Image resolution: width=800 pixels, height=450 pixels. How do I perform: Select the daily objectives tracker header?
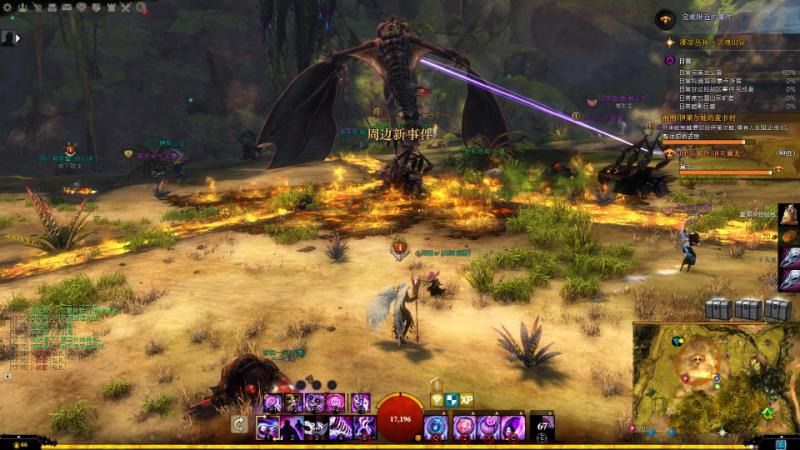pyautogui.click(x=686, y=61)
